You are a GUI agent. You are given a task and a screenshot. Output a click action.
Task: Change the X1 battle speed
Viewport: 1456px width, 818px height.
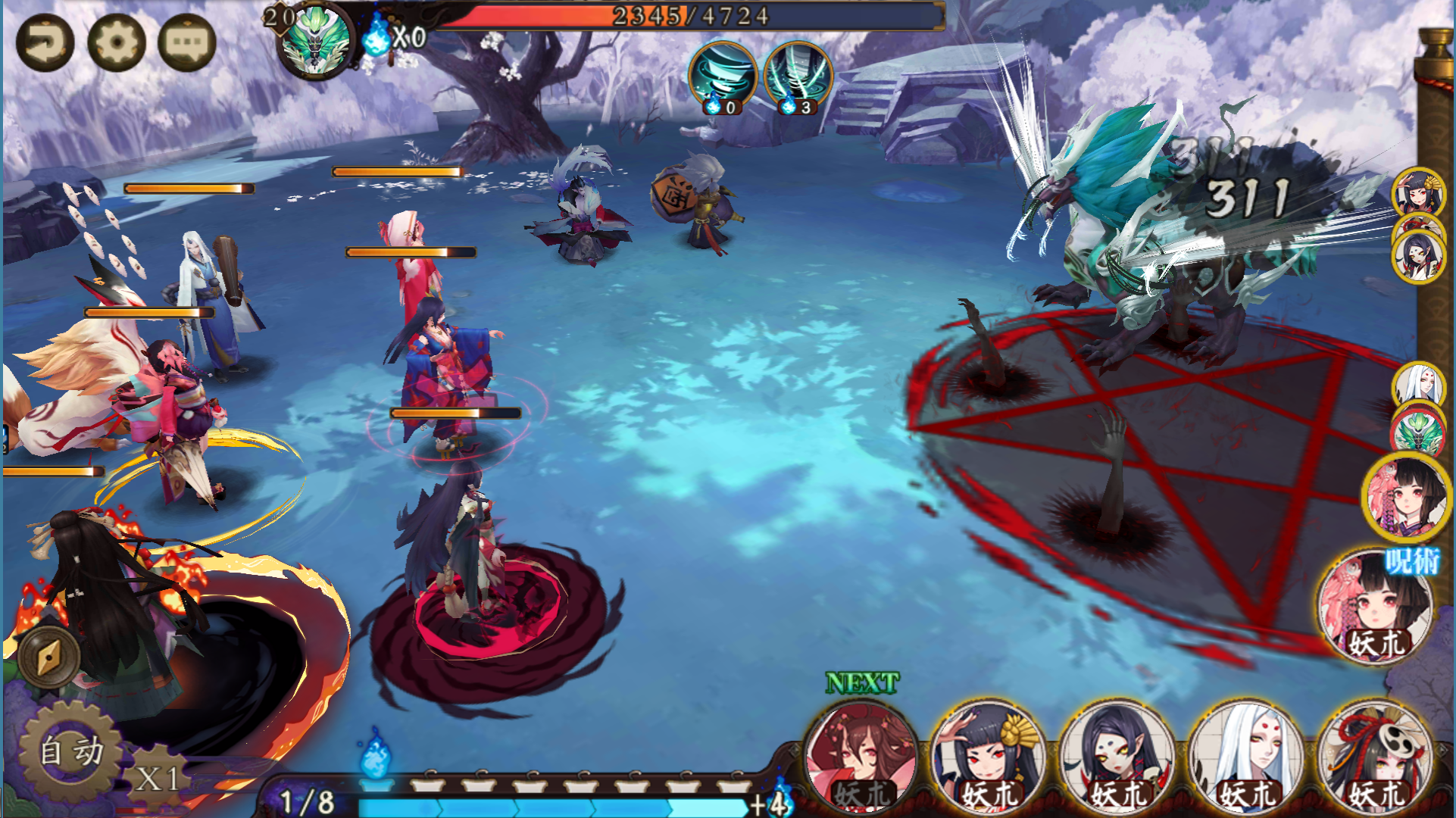(158, 777)
